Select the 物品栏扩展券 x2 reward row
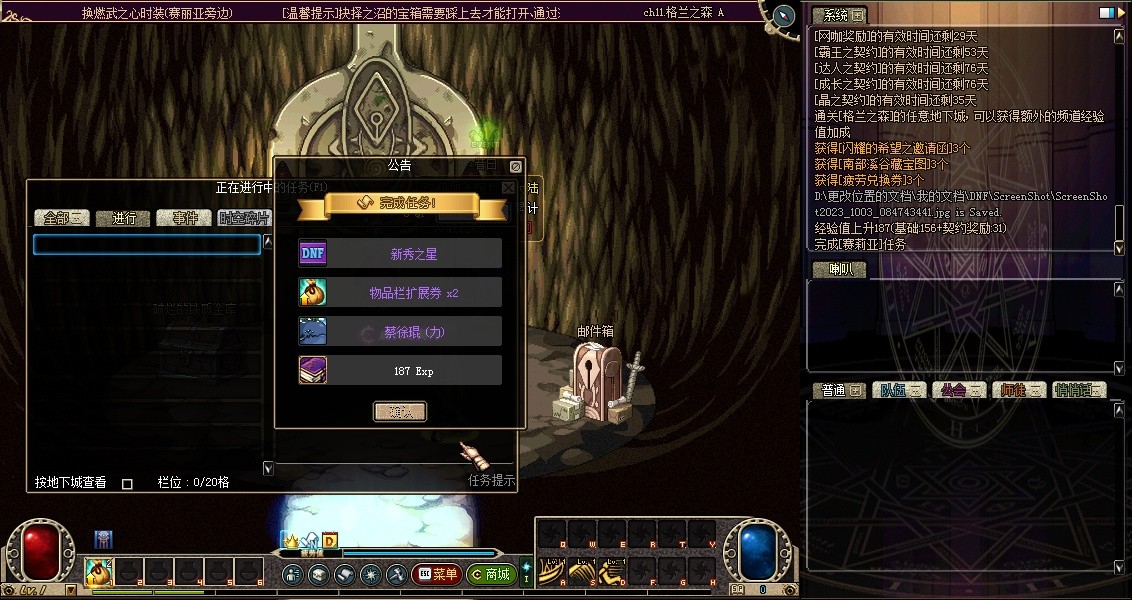This screenshot has width=1132, height=600. [x=400, y=293]
